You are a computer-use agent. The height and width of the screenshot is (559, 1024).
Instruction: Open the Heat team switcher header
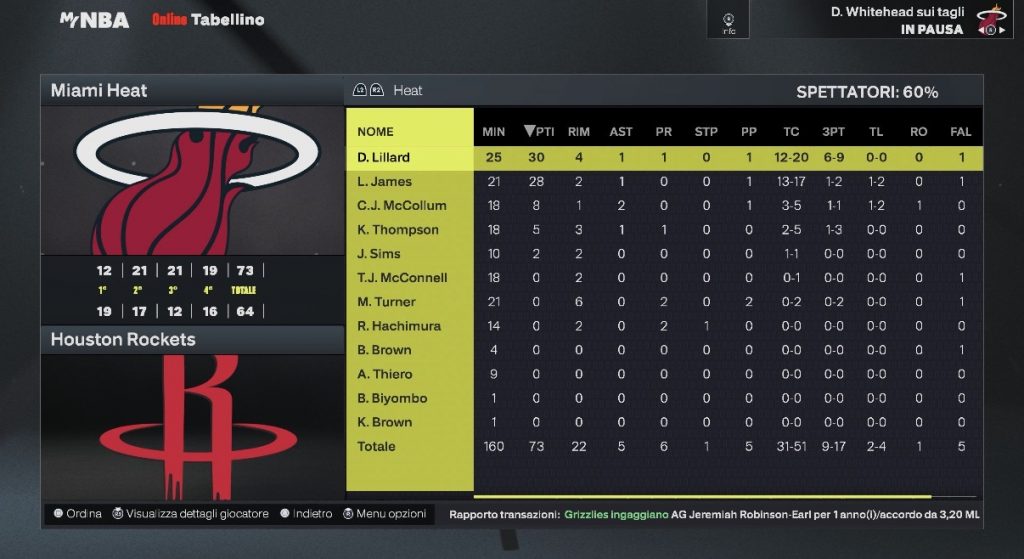tap(407, 91)
